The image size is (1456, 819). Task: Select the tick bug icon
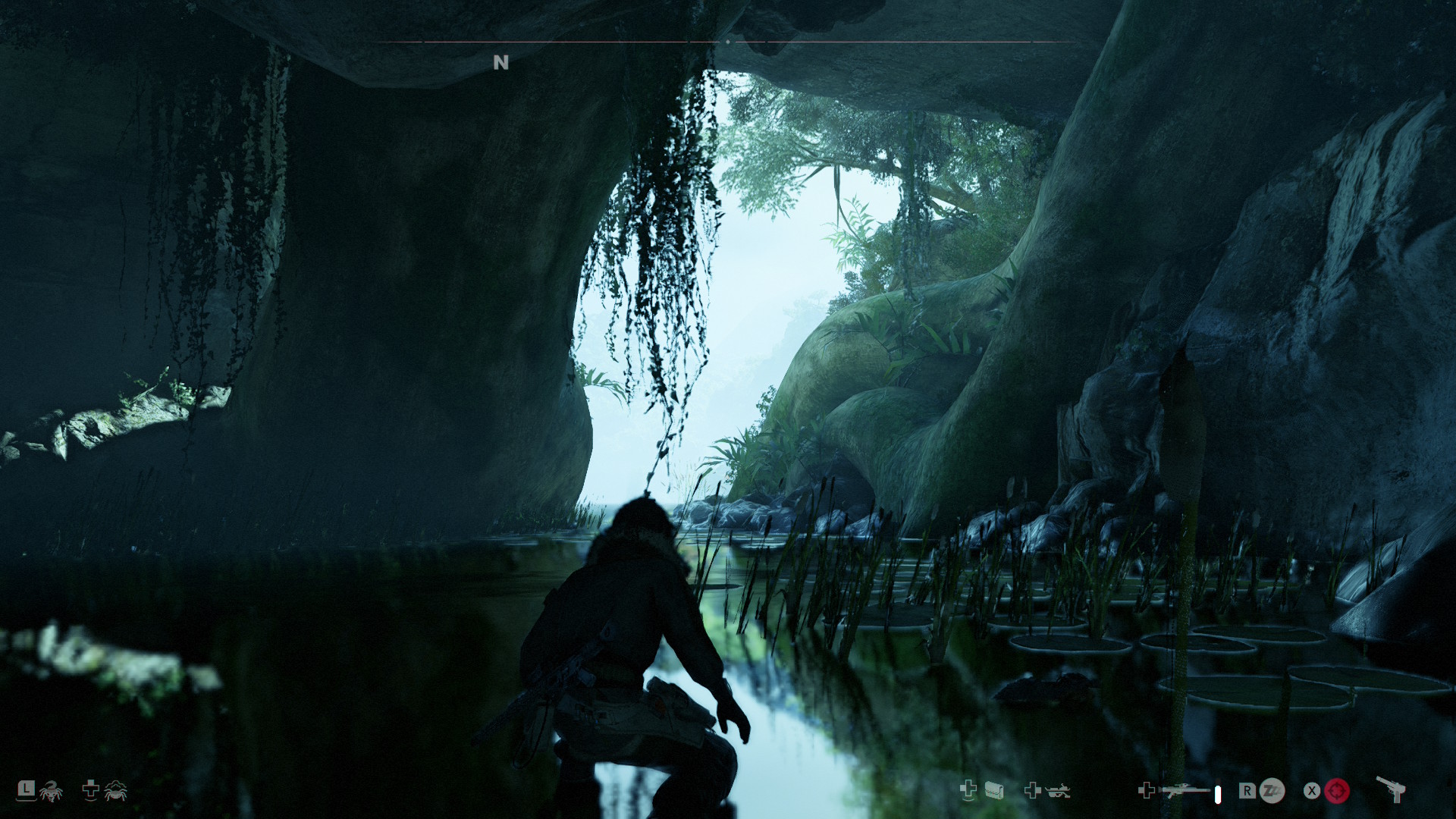point(115,792)
